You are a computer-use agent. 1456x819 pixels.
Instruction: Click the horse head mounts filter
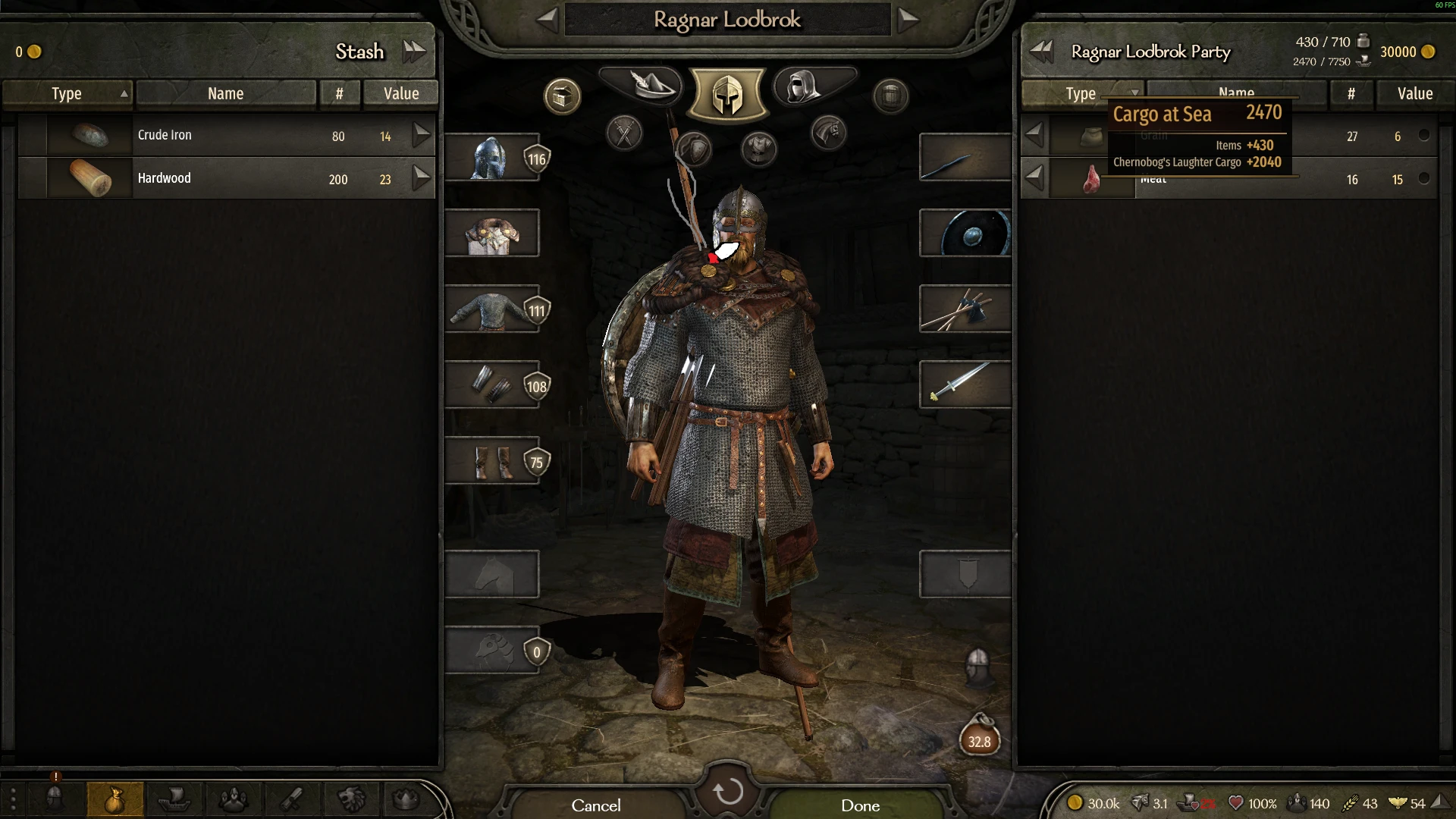coord(827,133)
